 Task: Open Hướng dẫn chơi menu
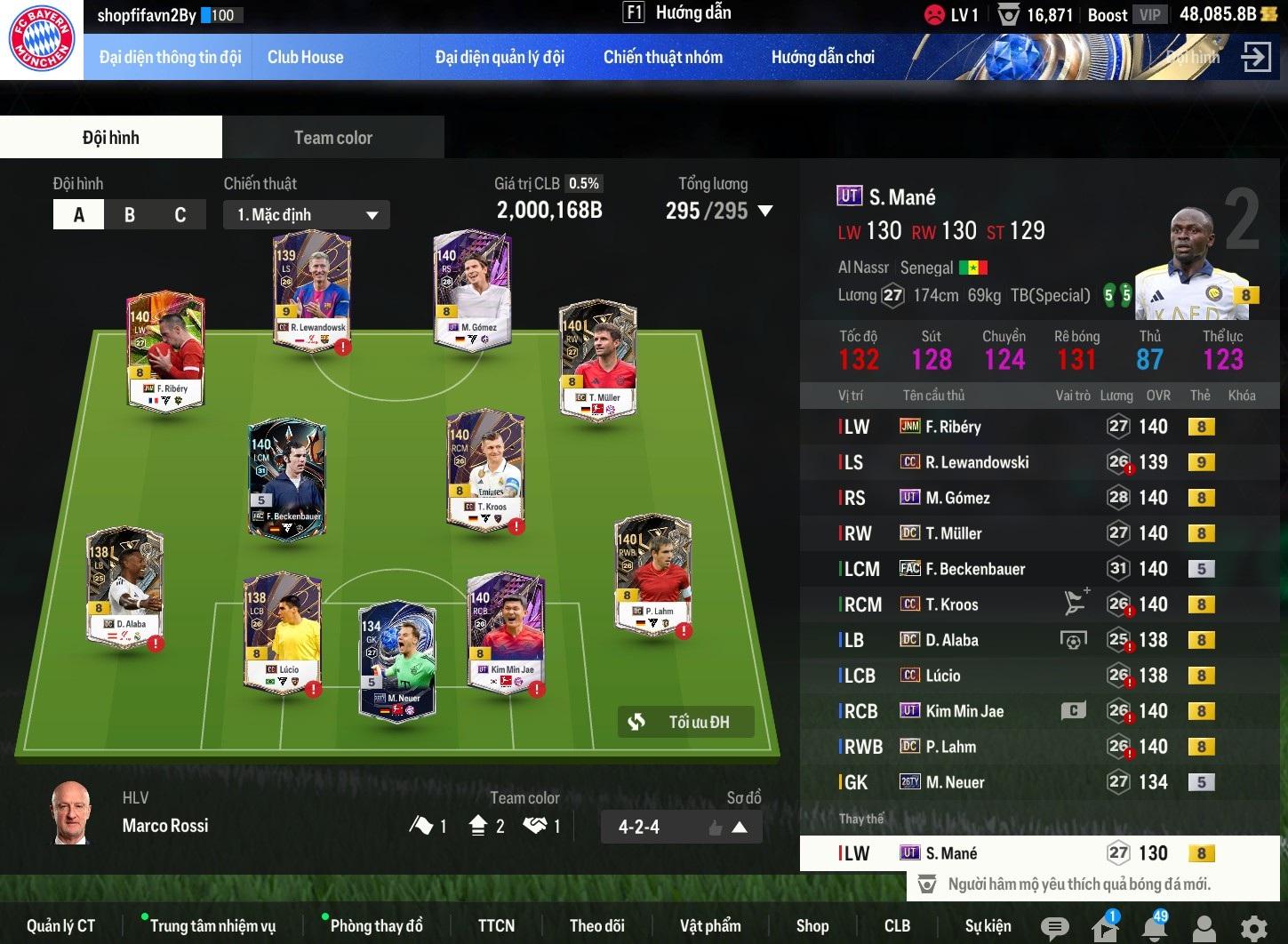click(x=822, y=58)
